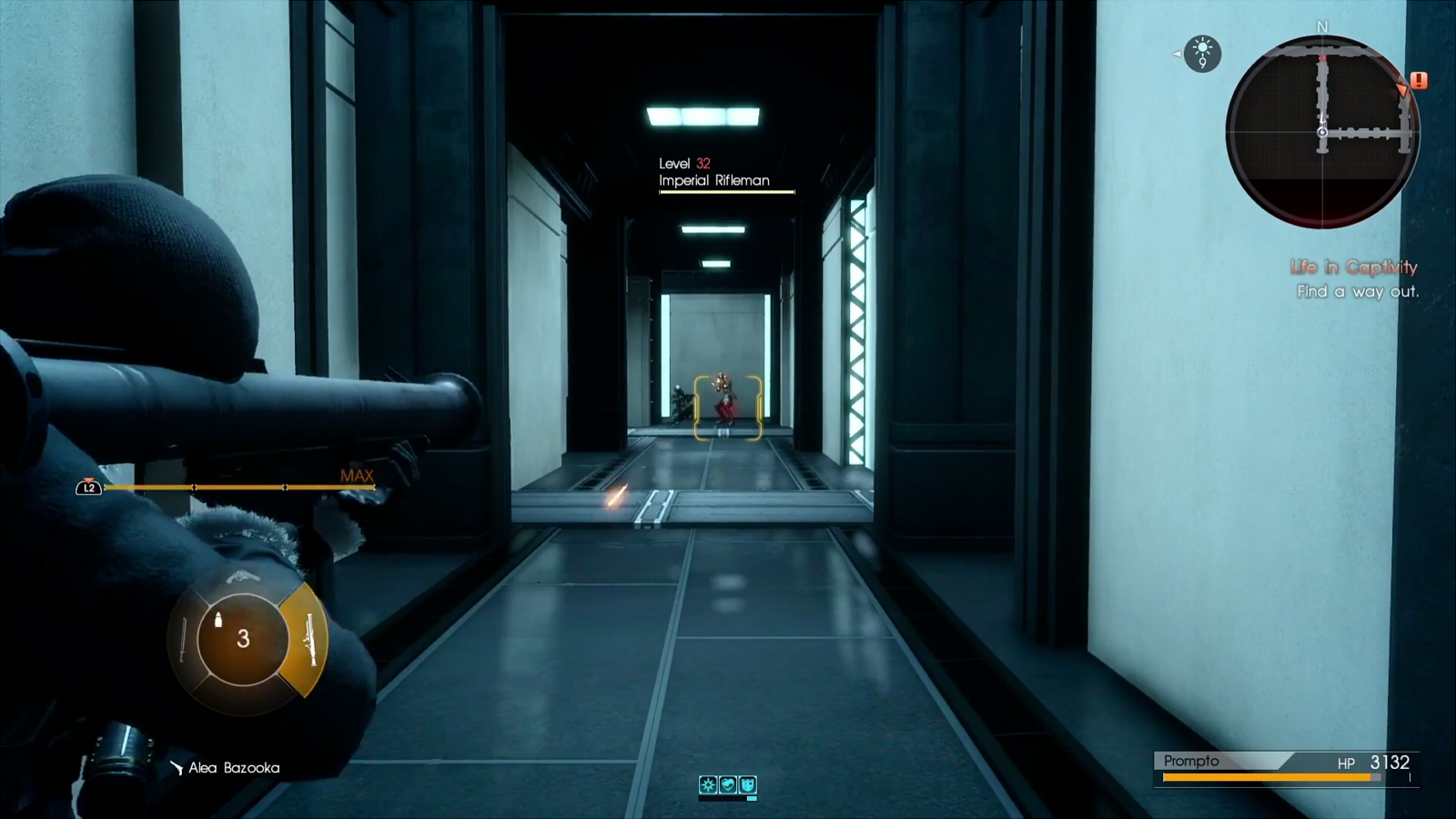Open the circular minimap
Image resolution: width=1456 pixels, height=819 pixels.
(1321, 132)
